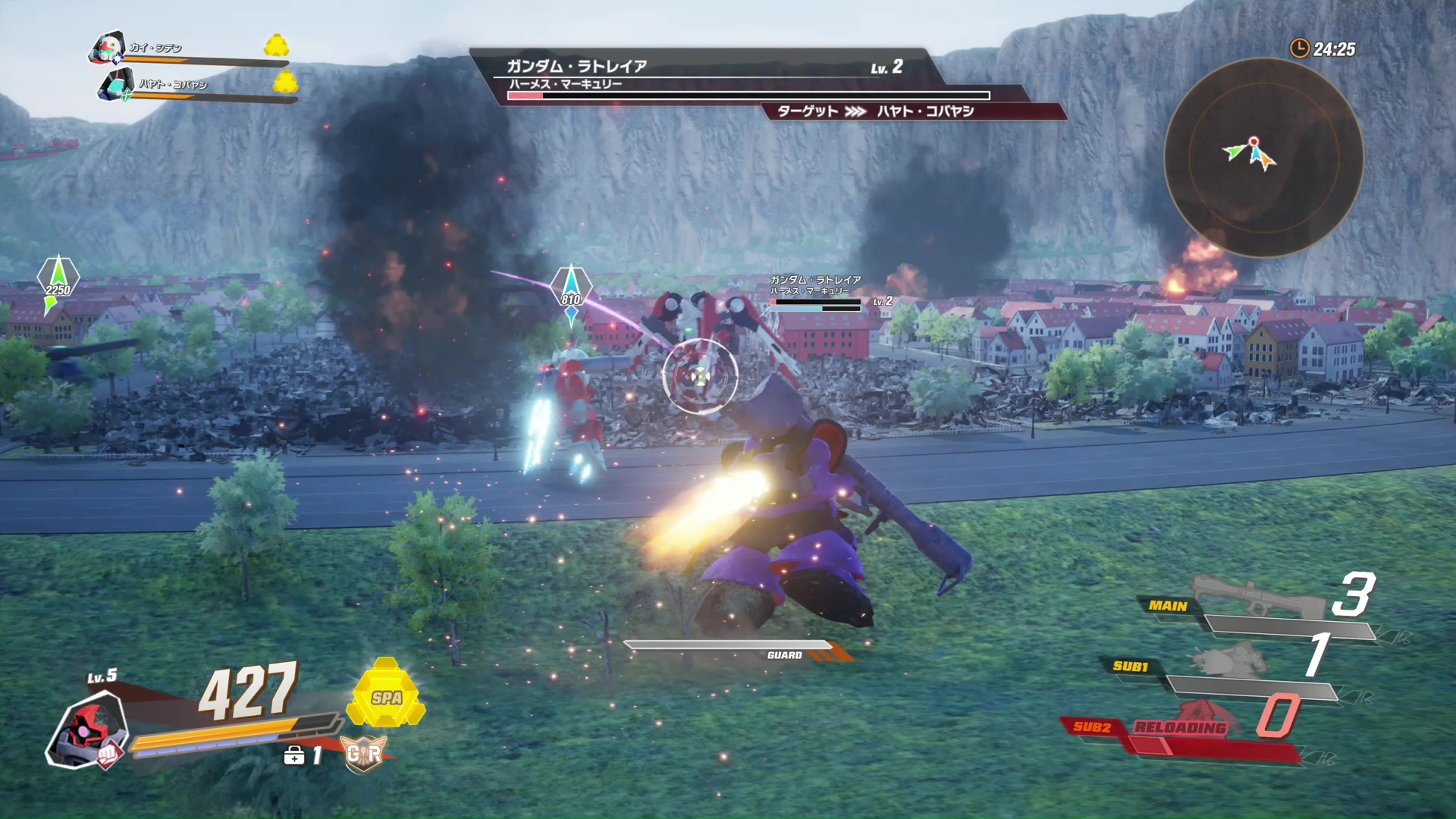This screenshot has width=1456, height=819.
Task: Activate the yellow SPA special gauge
Action: click(x=386, y=695)
